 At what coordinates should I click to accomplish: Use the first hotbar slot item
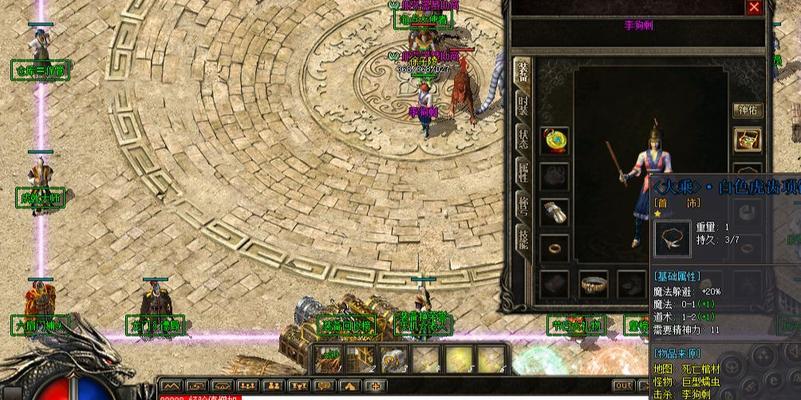click(329, 359)
